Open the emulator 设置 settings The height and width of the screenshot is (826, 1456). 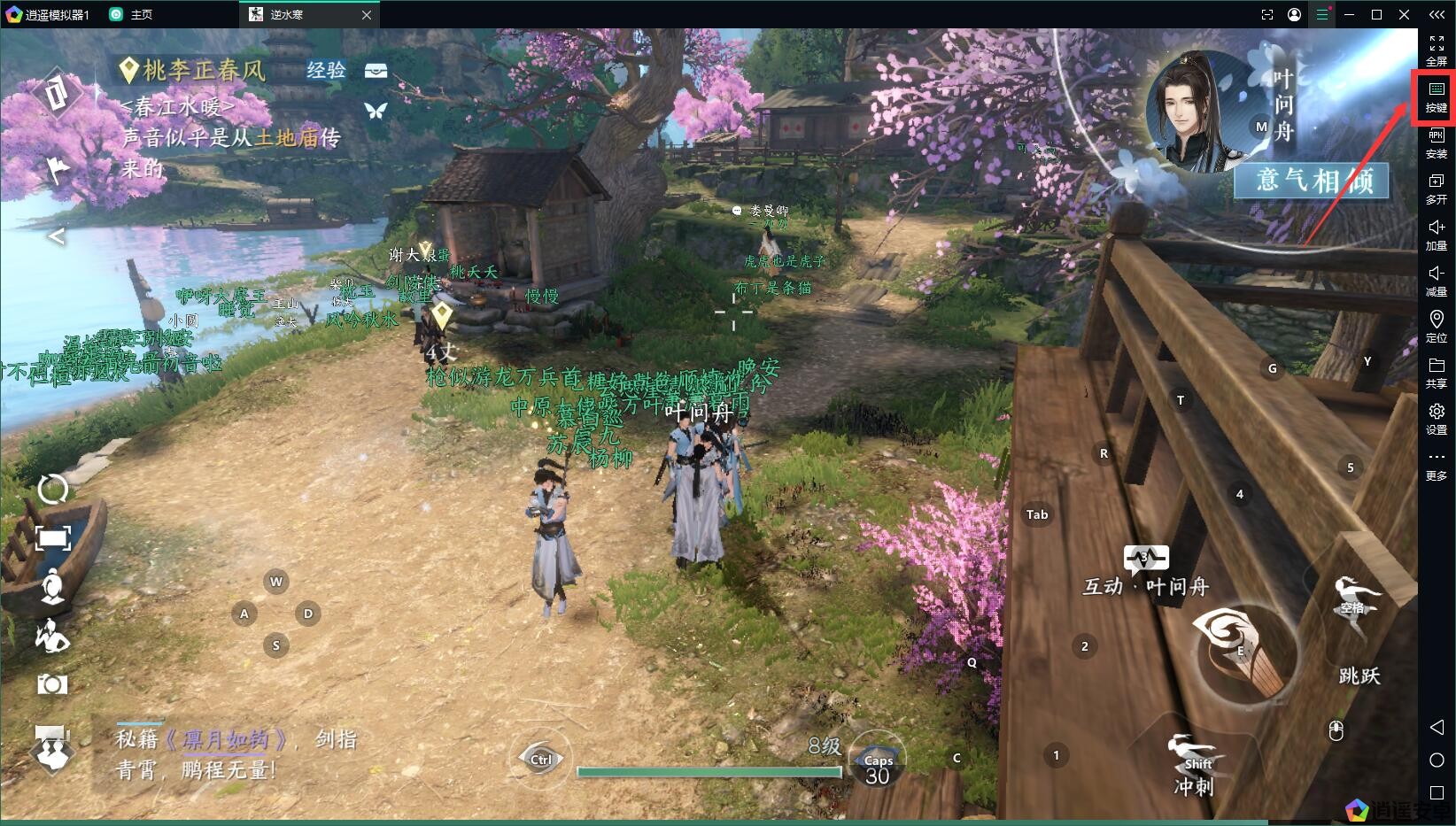(x=1436, y=419)
